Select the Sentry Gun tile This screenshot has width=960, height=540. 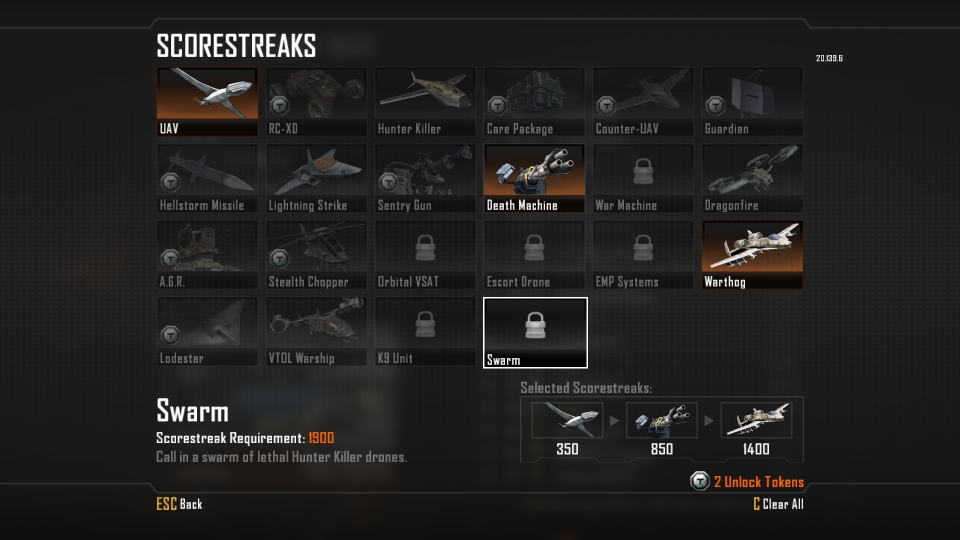pos(425,179)
